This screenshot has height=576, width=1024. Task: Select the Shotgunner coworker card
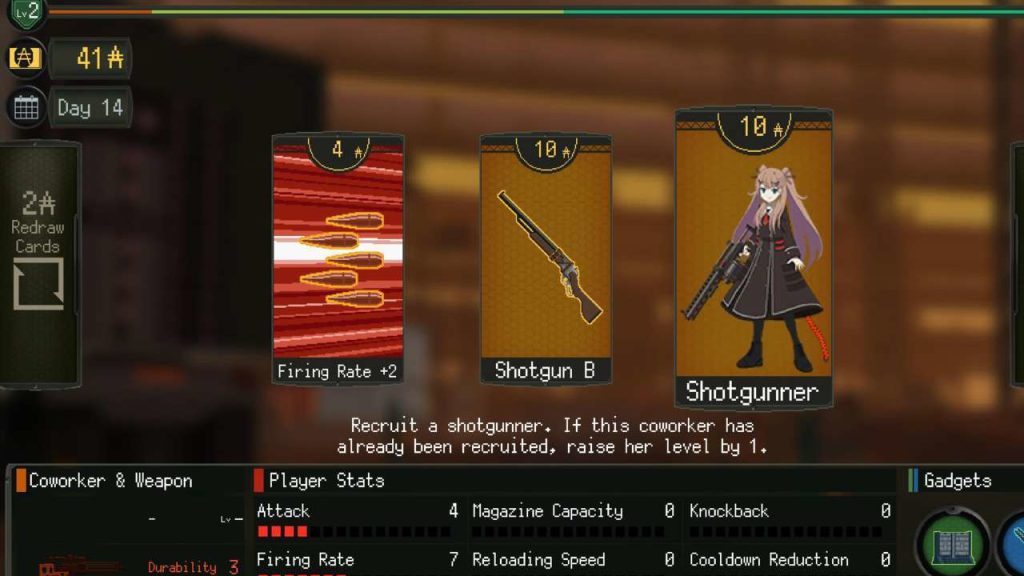(753, 258)
